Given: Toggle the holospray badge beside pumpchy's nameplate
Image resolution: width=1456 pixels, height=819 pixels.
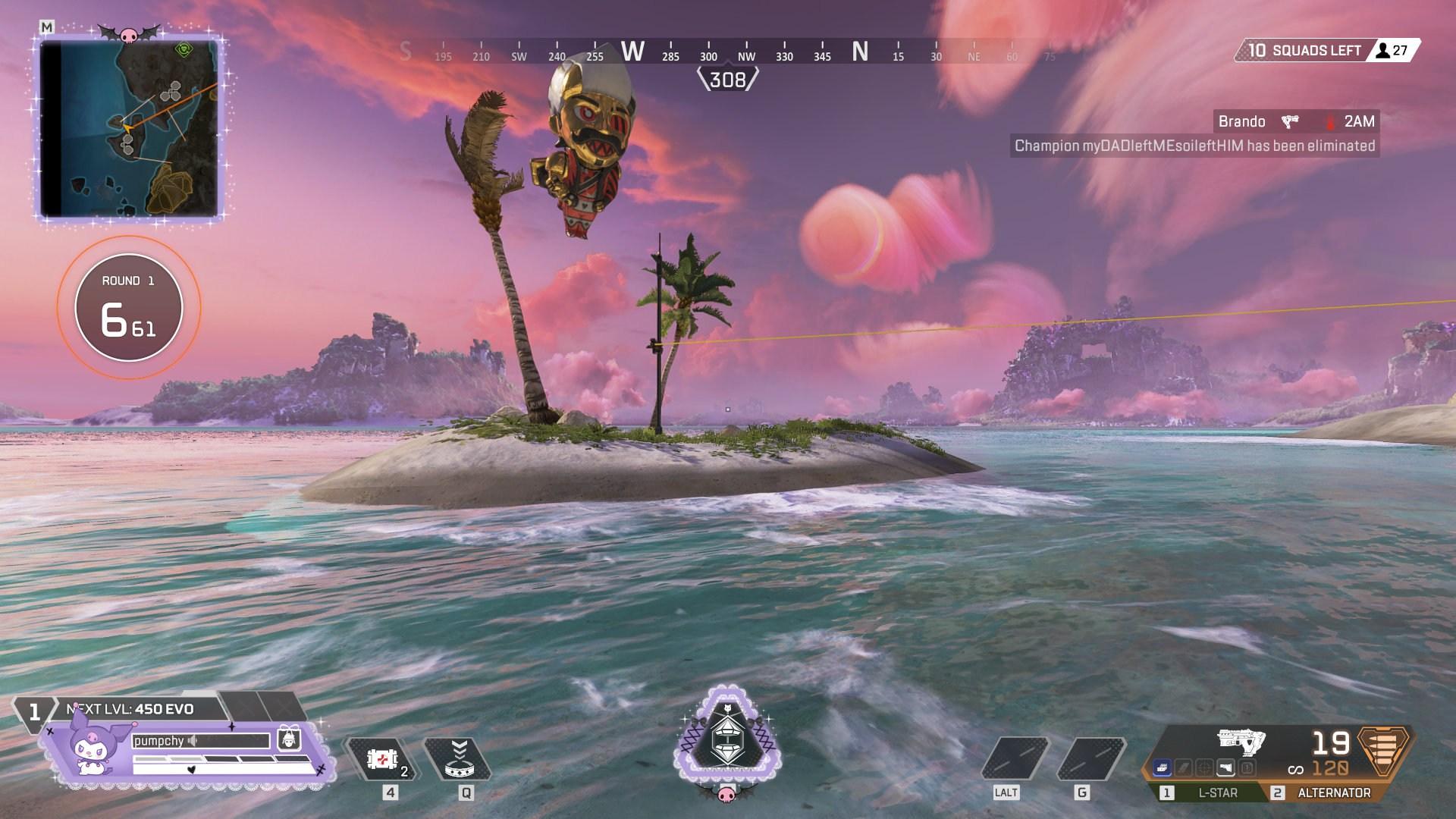Looking at the screenshot, I should point(290,739).
